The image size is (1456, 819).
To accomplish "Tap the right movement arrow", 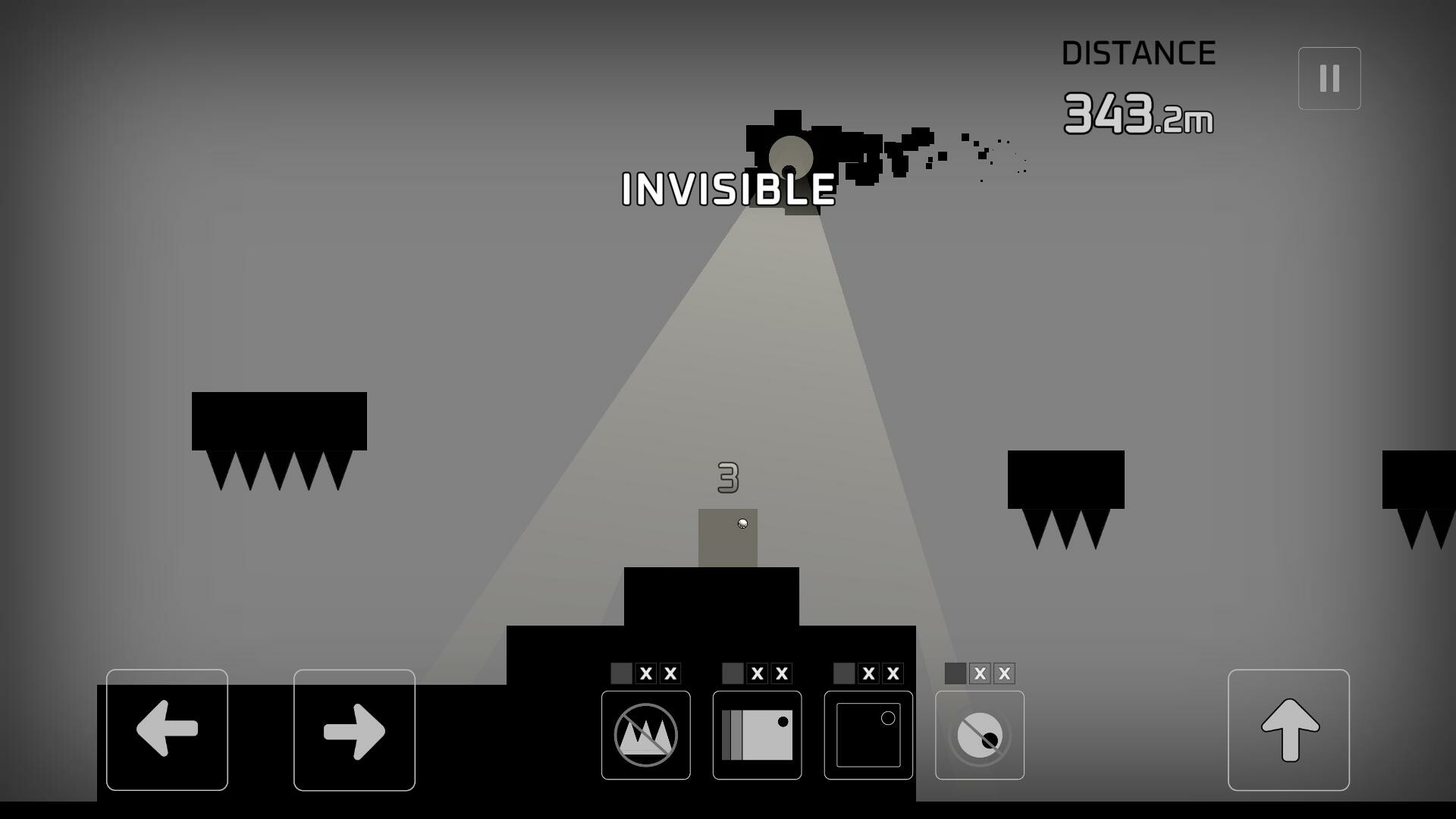I will pos(353,730).
